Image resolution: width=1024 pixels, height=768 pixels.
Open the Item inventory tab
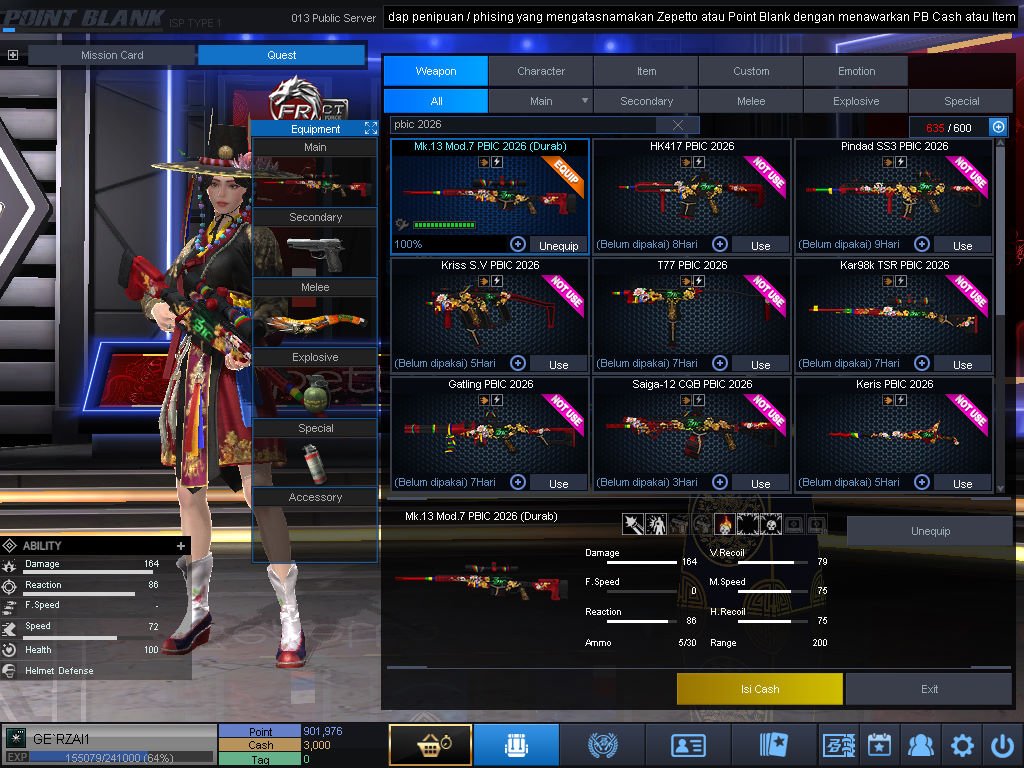point(646,71)
